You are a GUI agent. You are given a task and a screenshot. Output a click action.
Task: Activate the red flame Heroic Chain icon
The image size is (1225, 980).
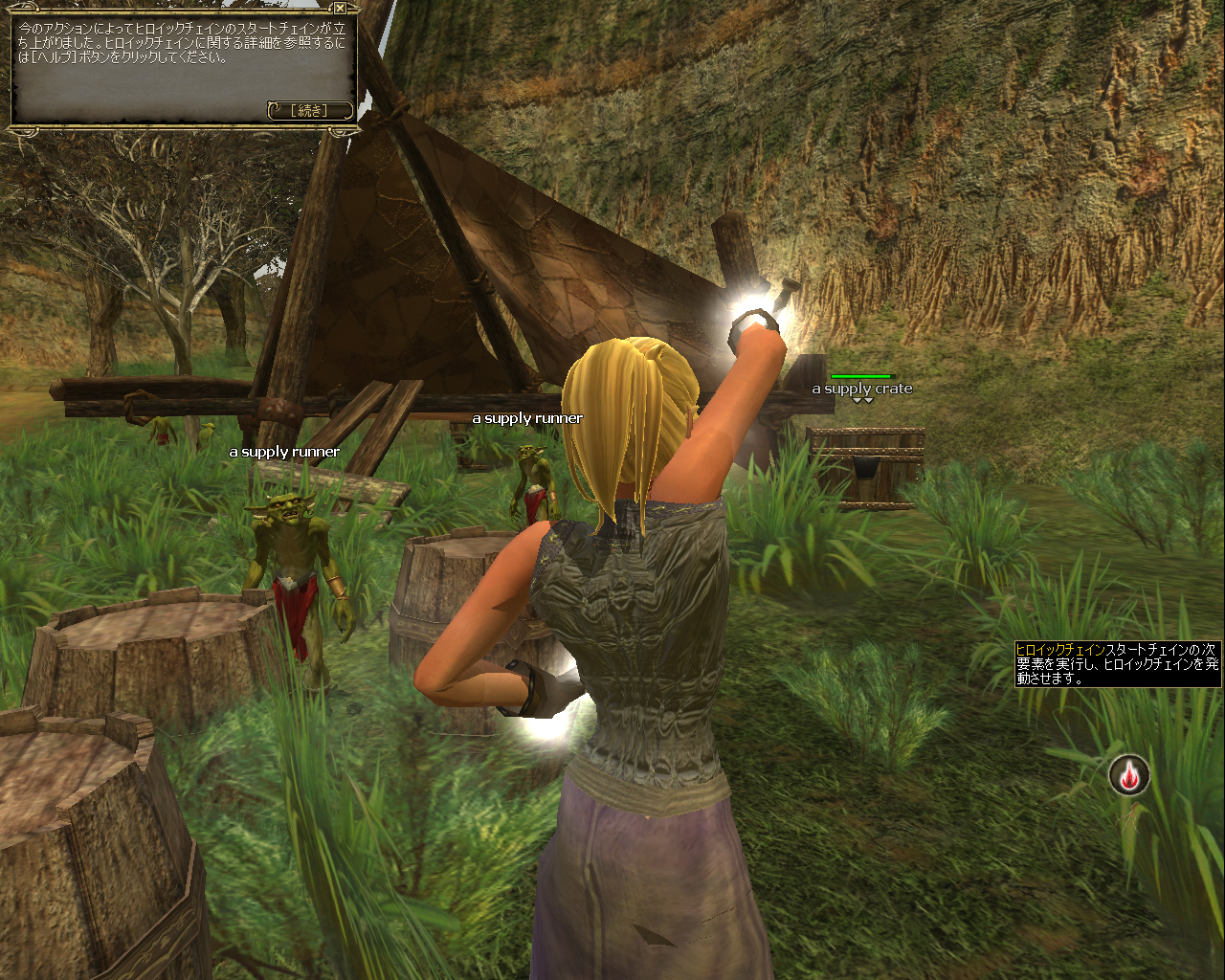tap(1129, 775)
